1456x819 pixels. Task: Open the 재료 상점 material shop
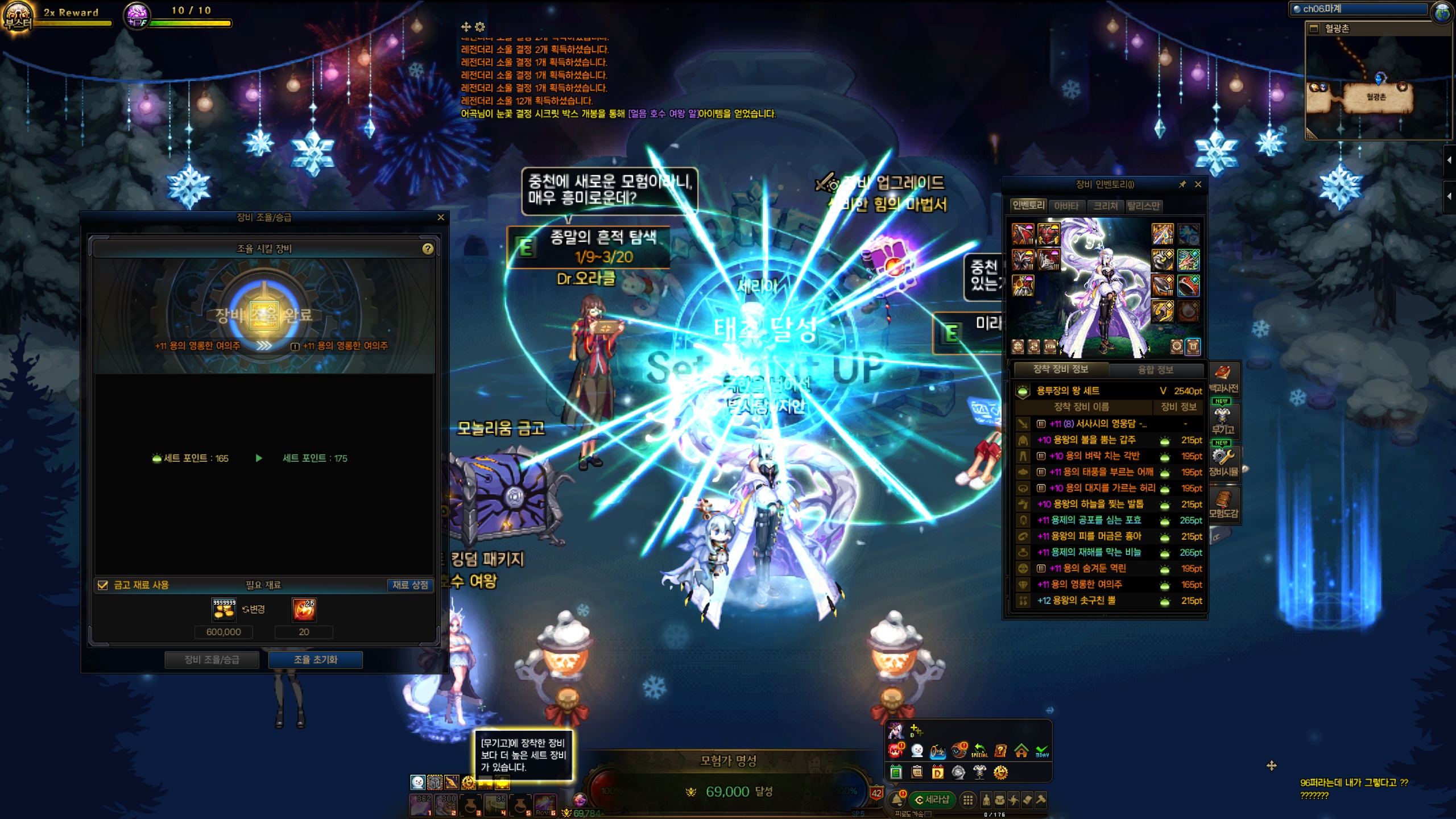[x=409, y=585]
